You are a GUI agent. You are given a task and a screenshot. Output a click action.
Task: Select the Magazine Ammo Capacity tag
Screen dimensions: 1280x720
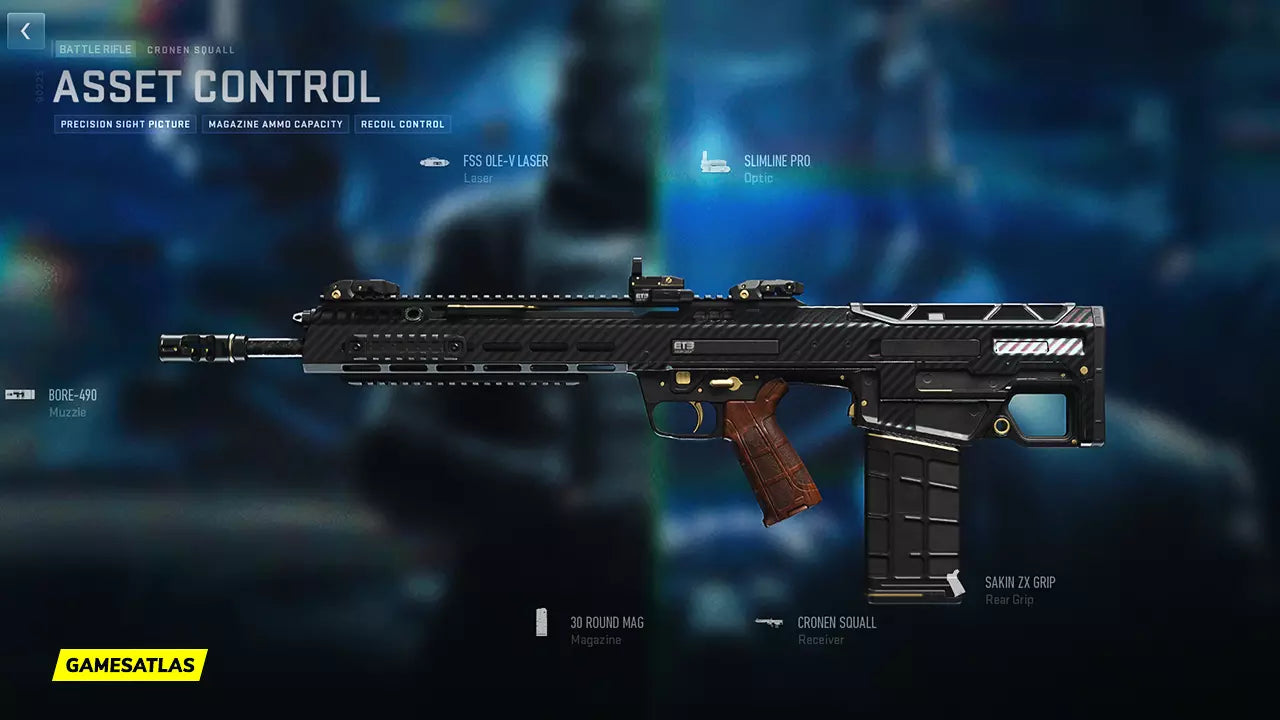tap(276, 125)
